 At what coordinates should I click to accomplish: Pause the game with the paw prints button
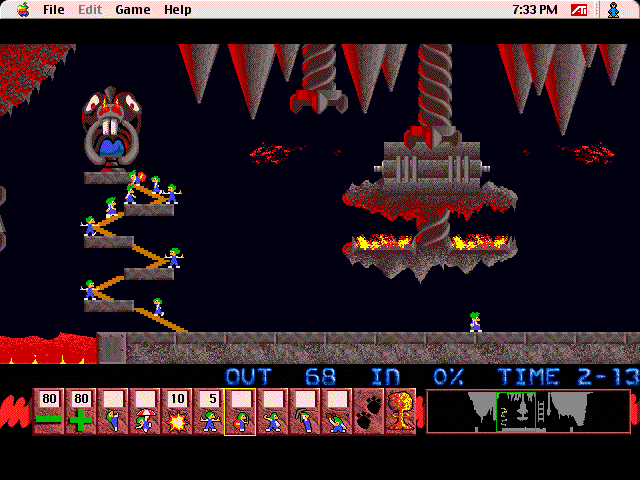tap(368, 412)
